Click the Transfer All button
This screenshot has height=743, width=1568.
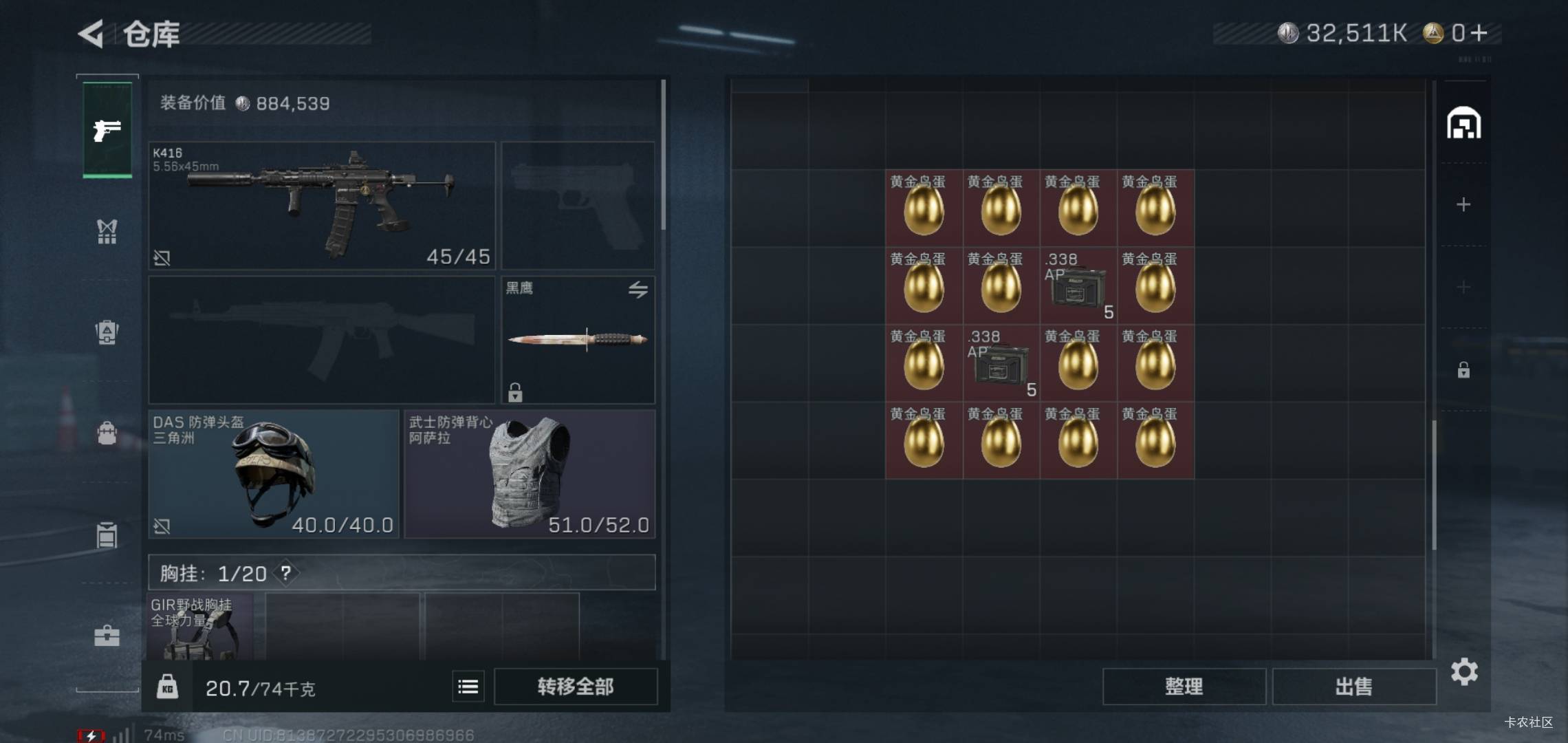576,687
